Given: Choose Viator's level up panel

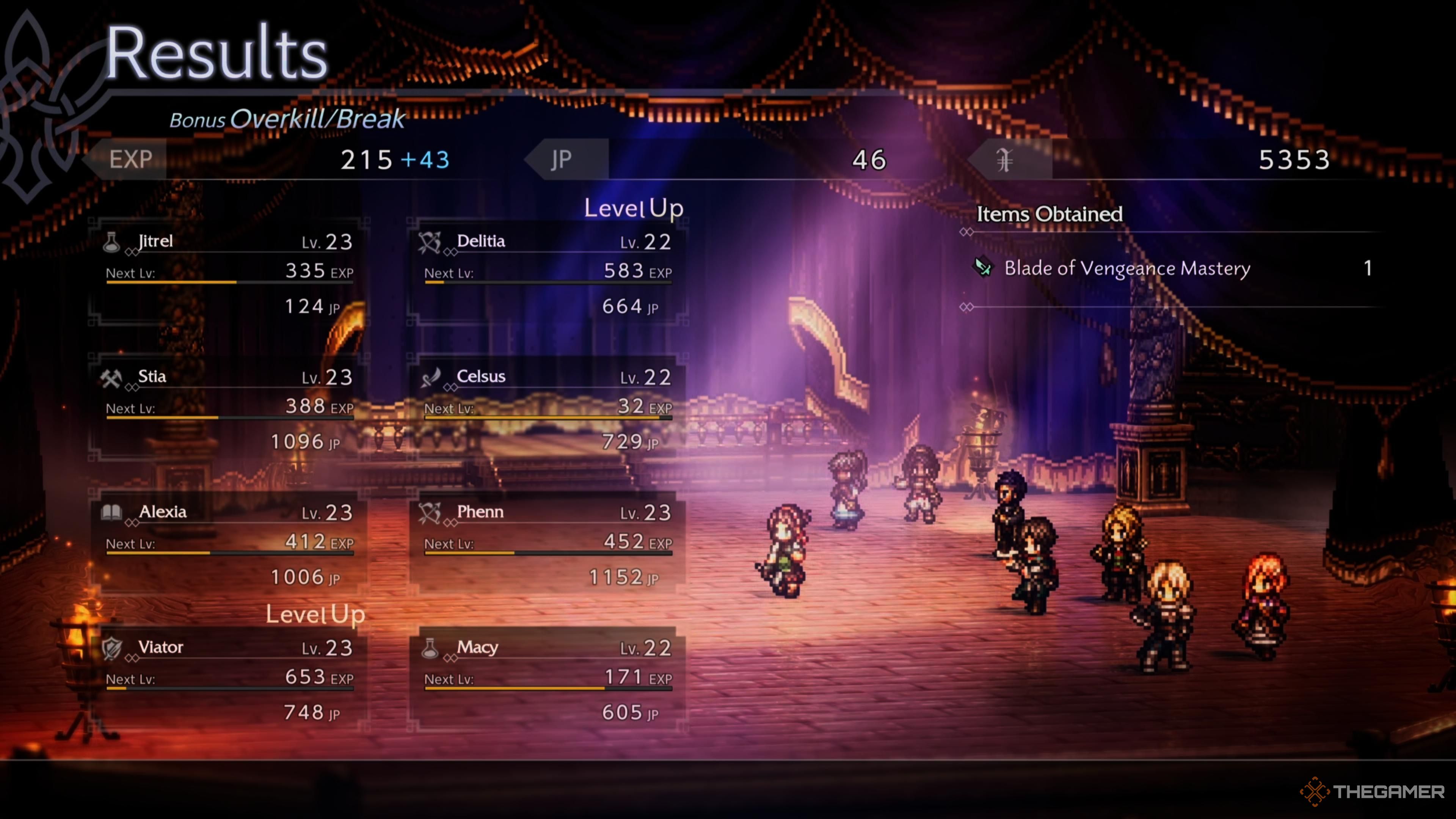Looking at the screenshot, I should (x=229, y=679).
